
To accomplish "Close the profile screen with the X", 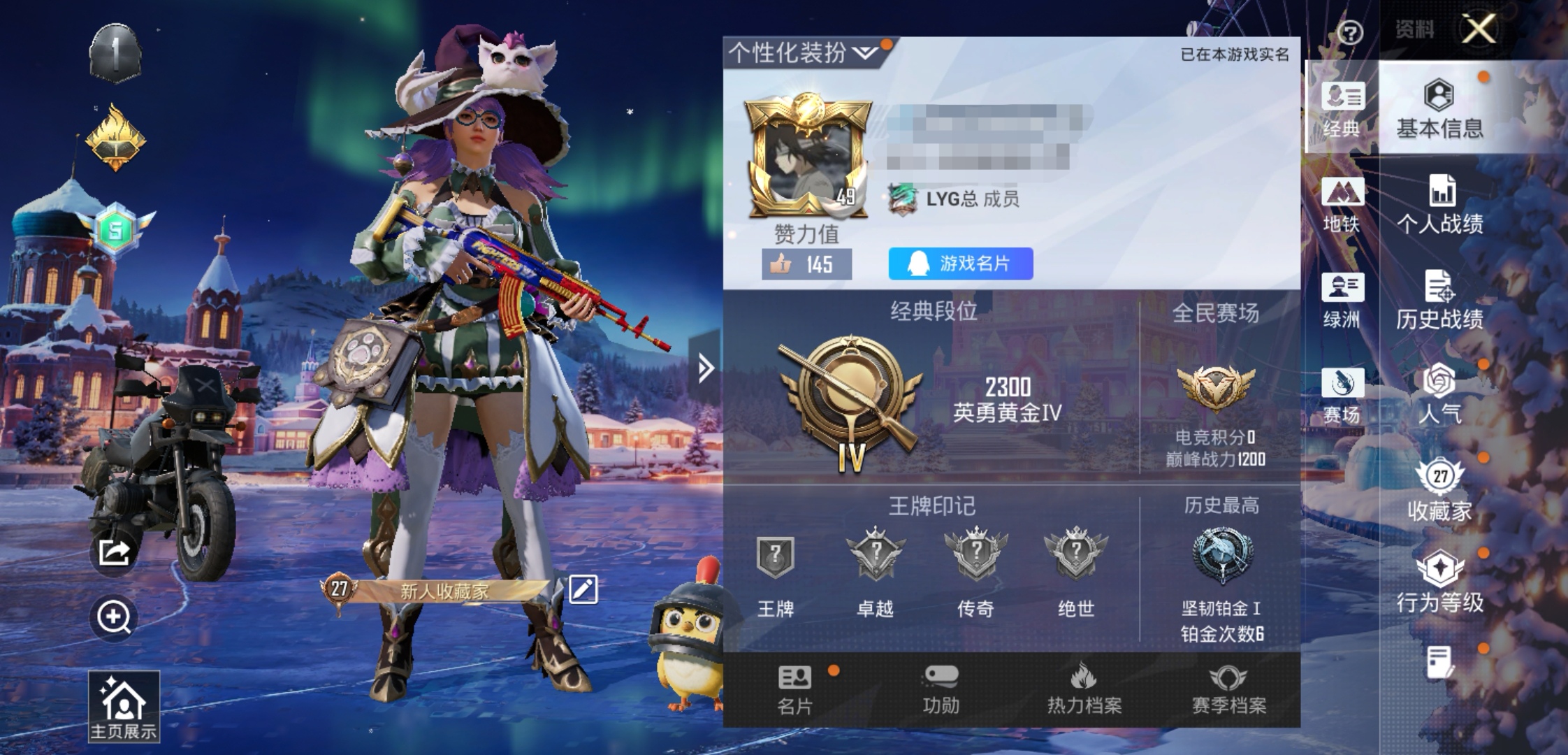I will coord(1479,29).
